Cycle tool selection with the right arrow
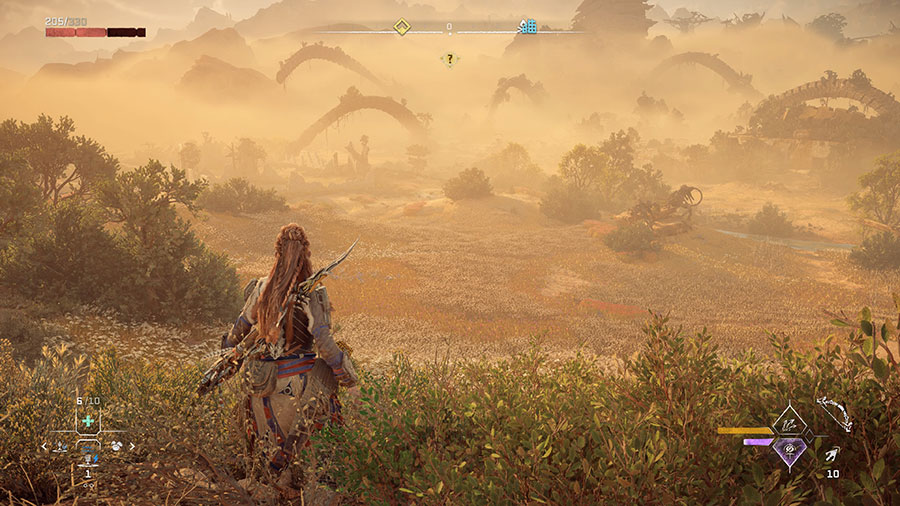Image resolution: width=900 pixels, height=506 pixels. 133,446
